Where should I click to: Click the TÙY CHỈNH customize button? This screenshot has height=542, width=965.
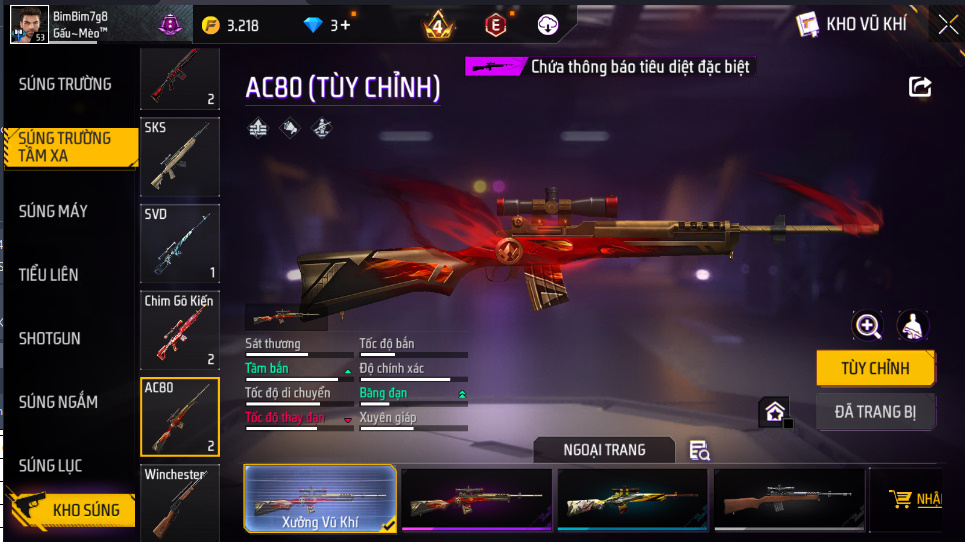point(875,368)
